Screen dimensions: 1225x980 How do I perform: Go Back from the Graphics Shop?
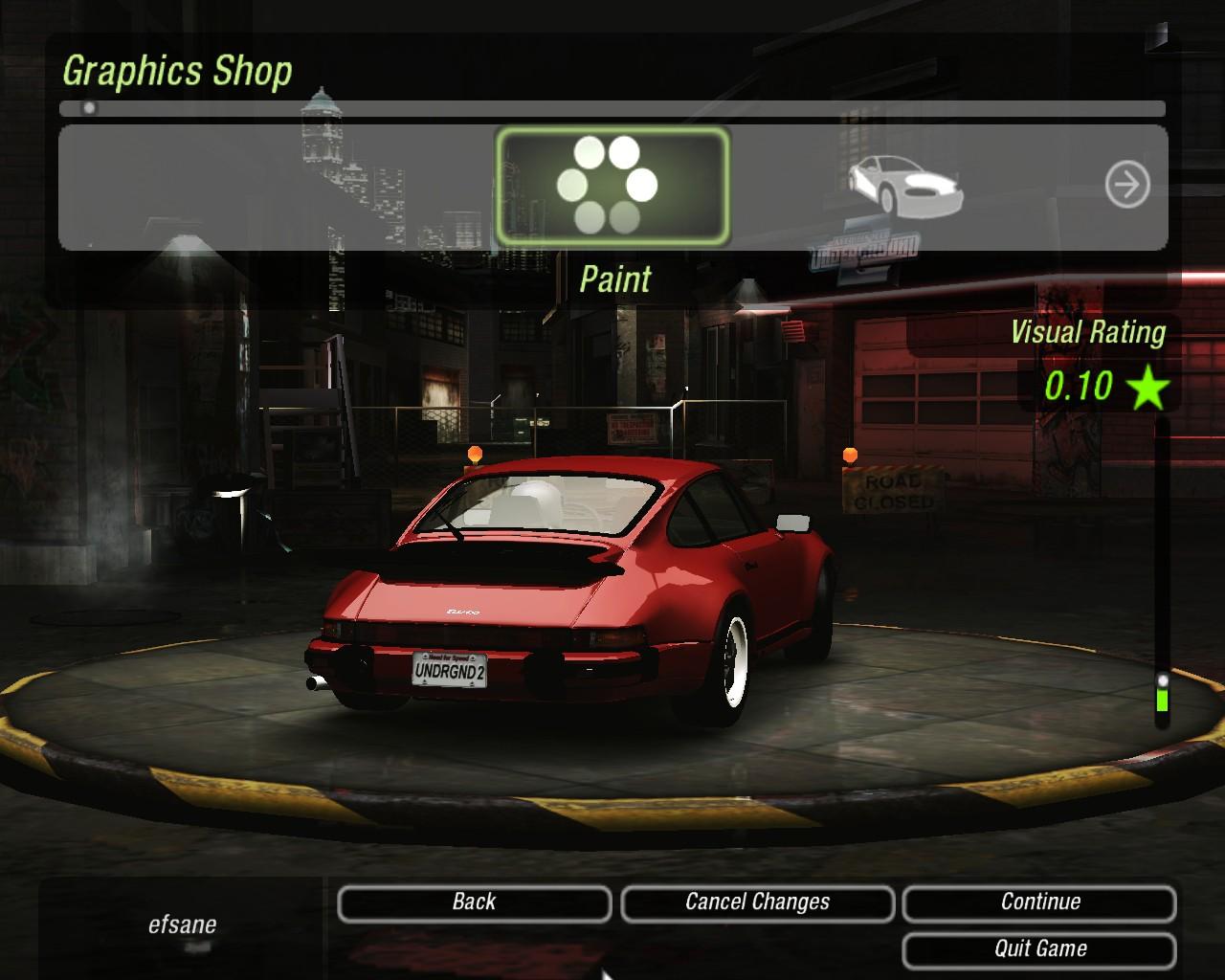pyautogui.click(x=474, y=902)
